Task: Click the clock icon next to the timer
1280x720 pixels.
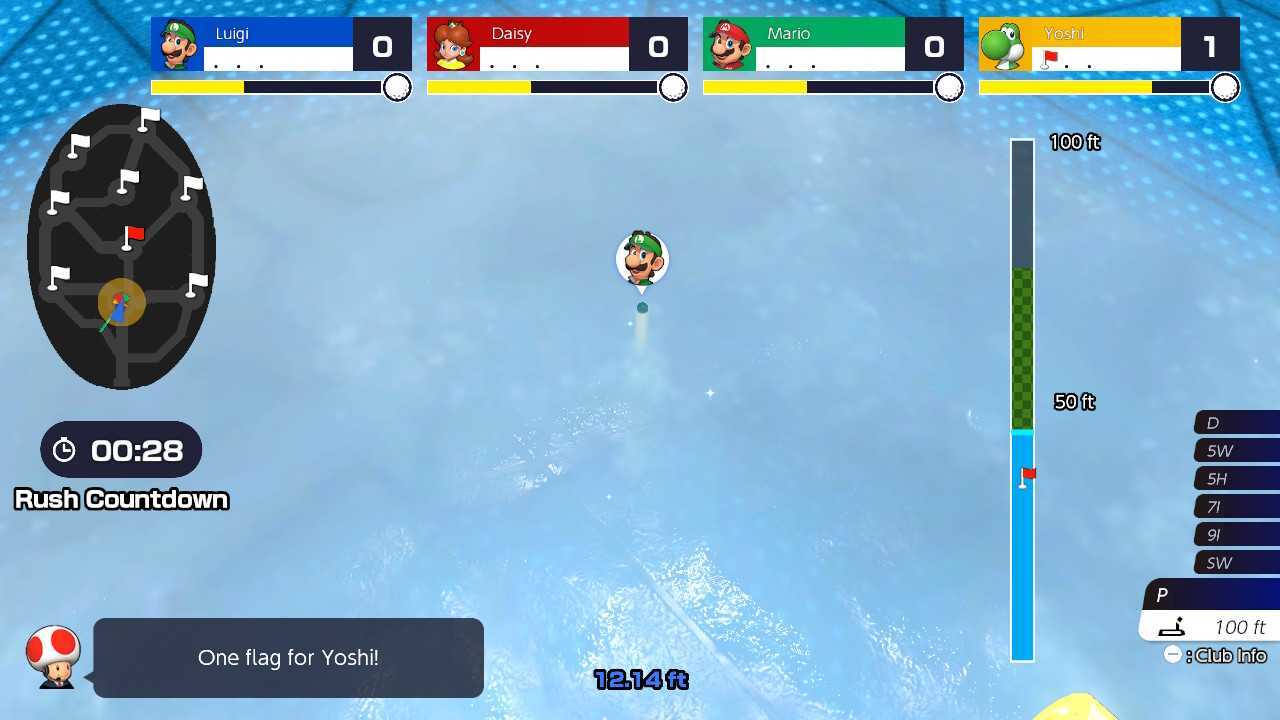Action: point(67,450)
